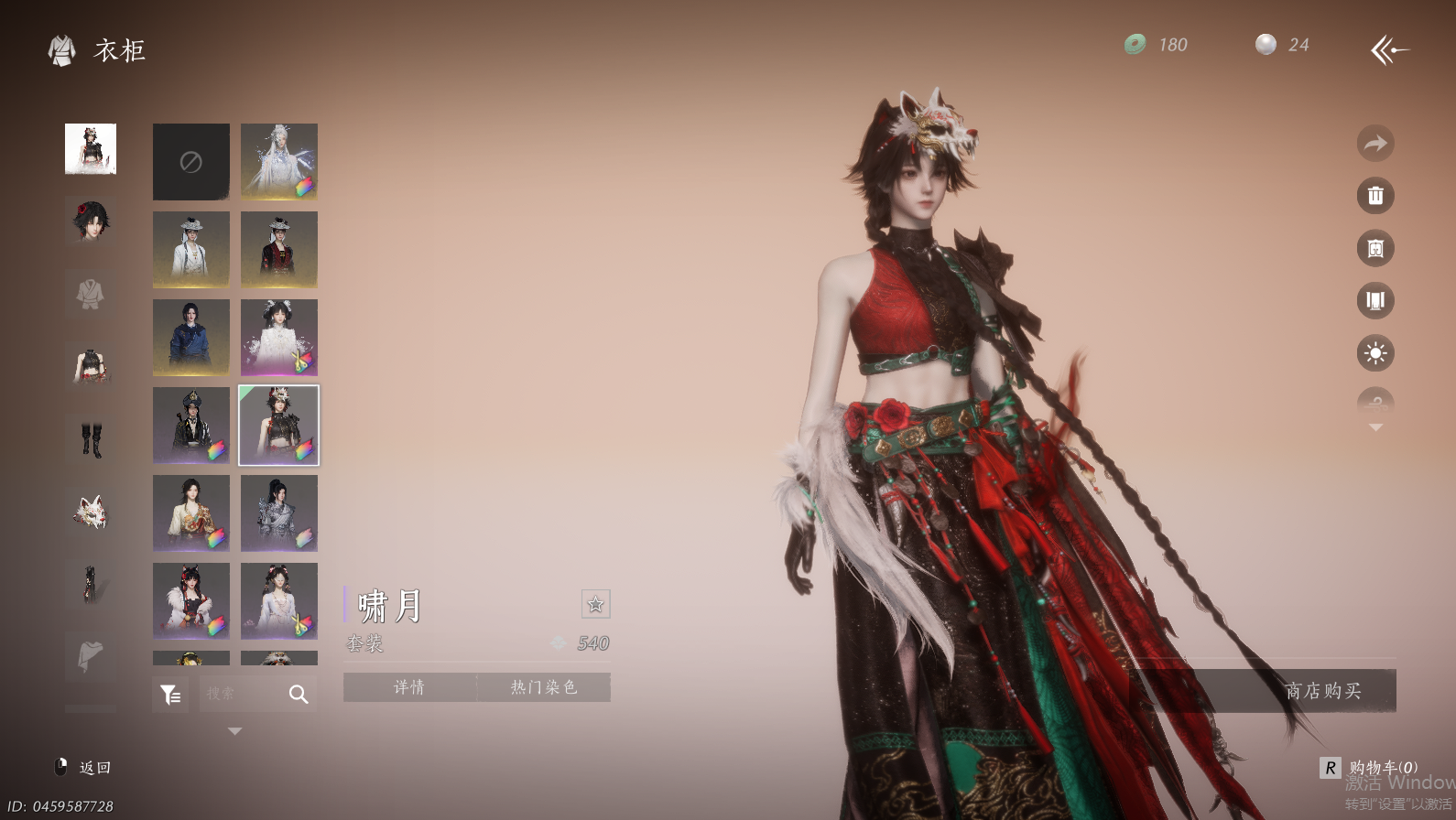Screen dimensions: 1456x820
Task: Select the blue robed outfit thumbnail
Action: (190, 338)
